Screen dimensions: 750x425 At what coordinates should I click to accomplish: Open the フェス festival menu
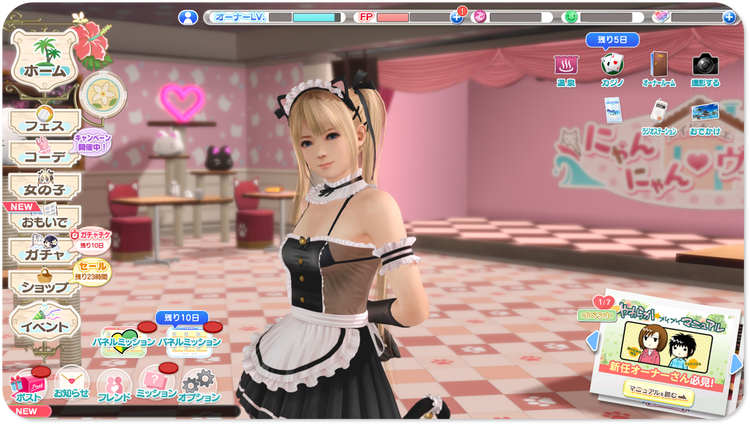tap(42, 124)
